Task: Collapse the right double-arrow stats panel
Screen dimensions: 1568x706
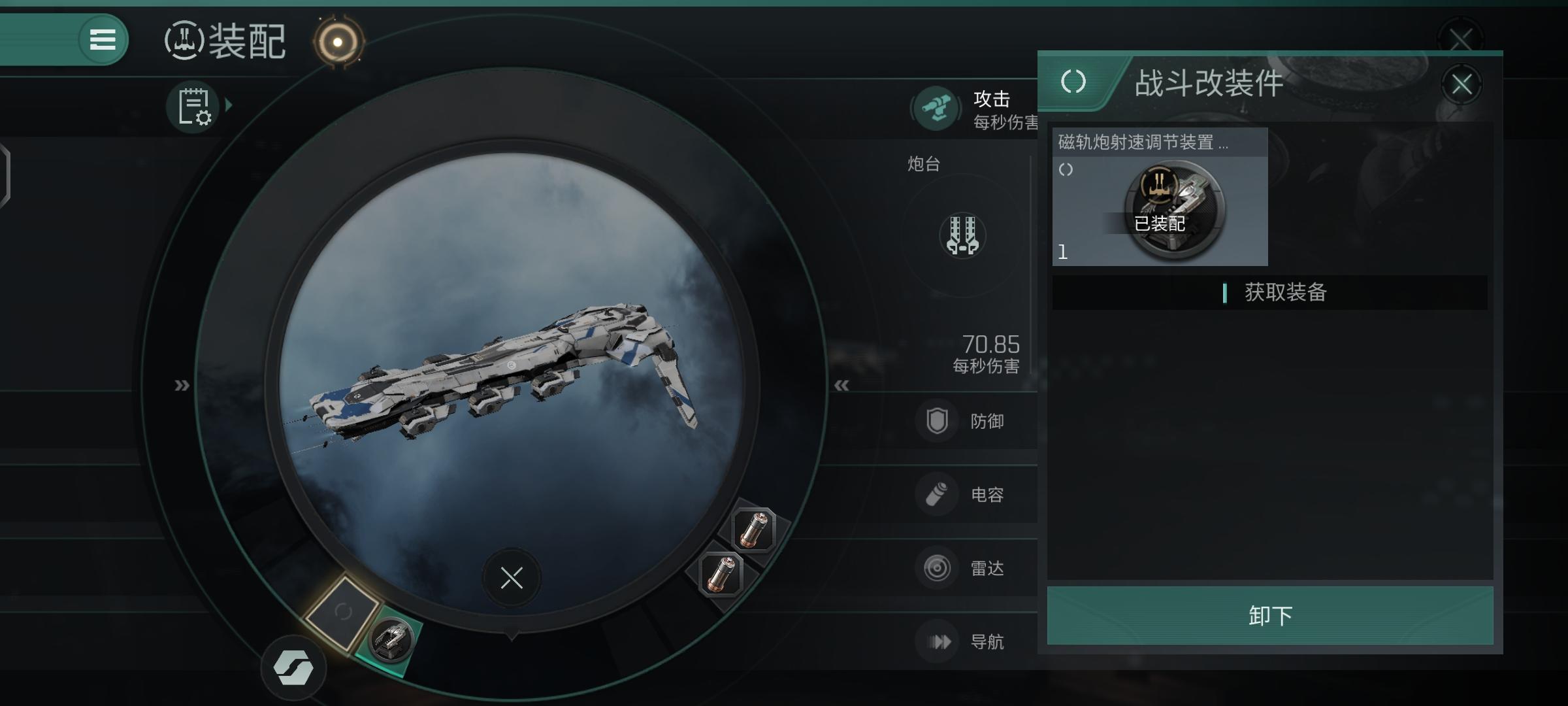Action: pos(841,386)
